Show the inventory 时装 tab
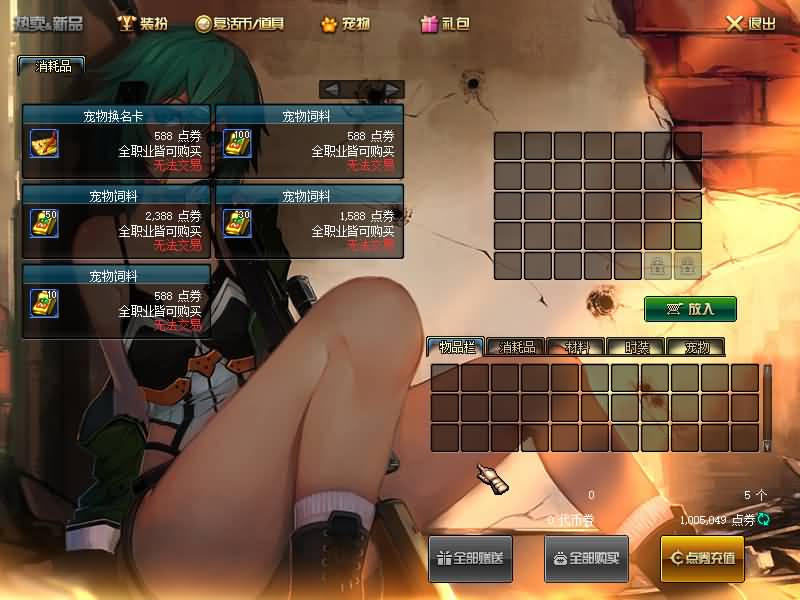800x600 pixels. [636, 348]
